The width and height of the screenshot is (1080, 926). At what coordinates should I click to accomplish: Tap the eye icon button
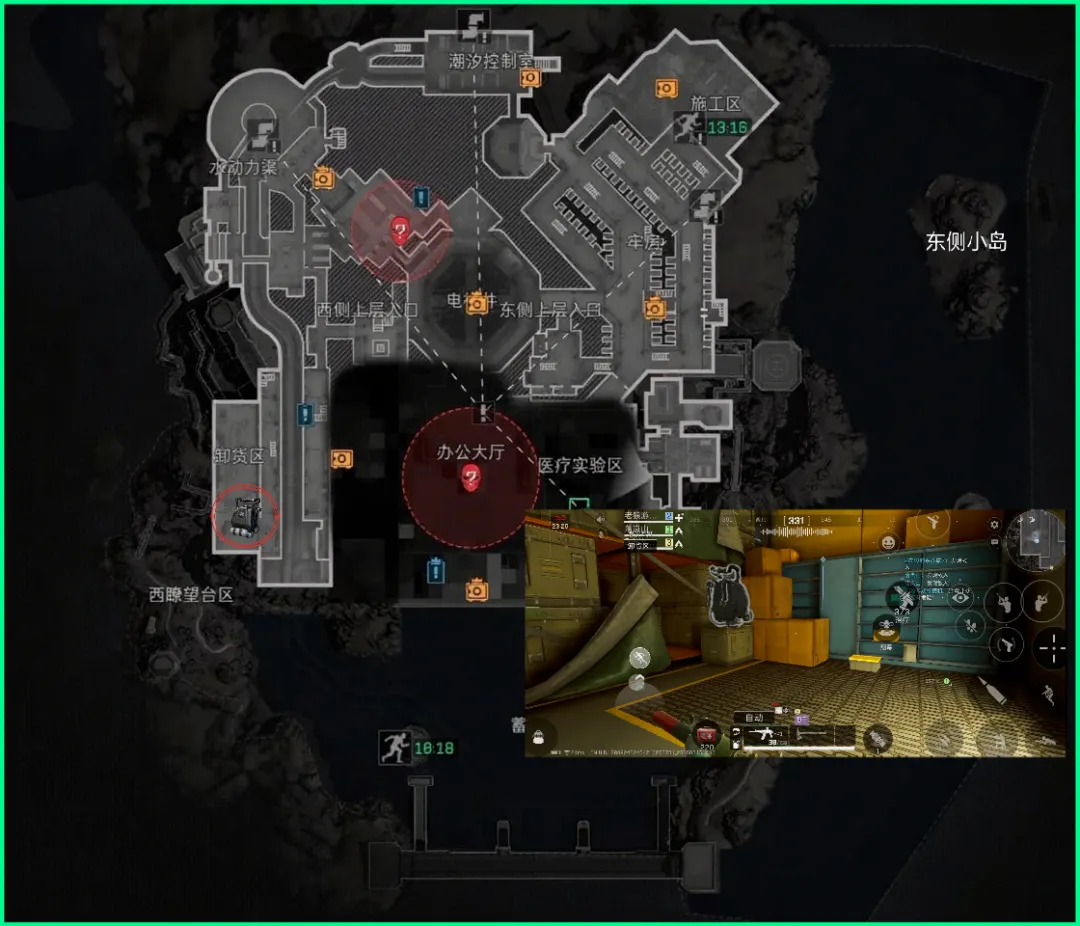coord(961,598)
